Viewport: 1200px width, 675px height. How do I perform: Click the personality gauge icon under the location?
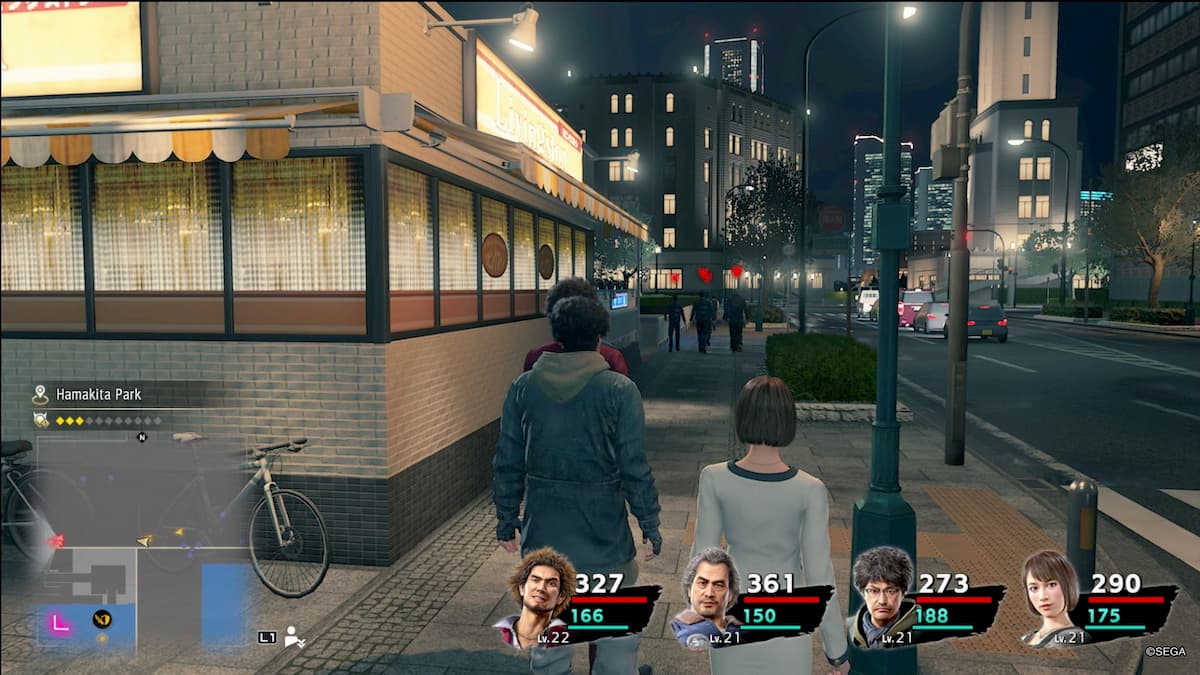pos(41,421)
